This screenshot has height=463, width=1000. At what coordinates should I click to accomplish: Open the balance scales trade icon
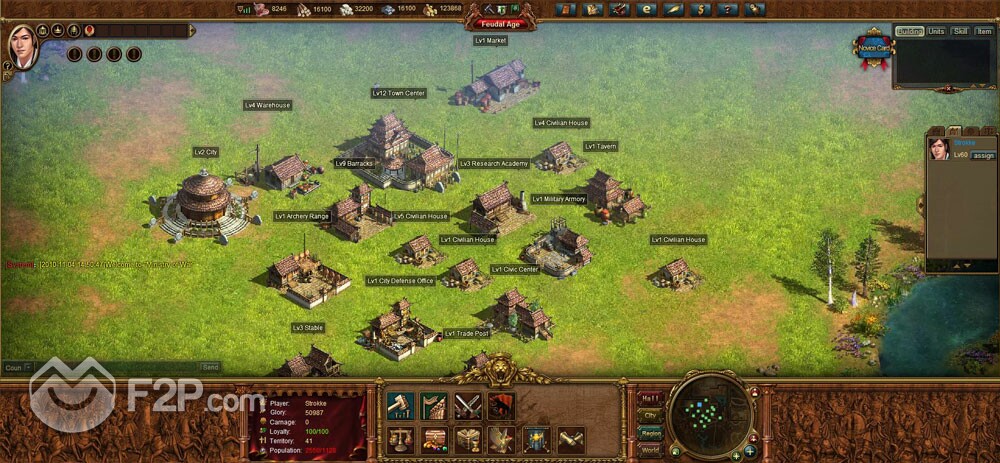pos(401,440)
